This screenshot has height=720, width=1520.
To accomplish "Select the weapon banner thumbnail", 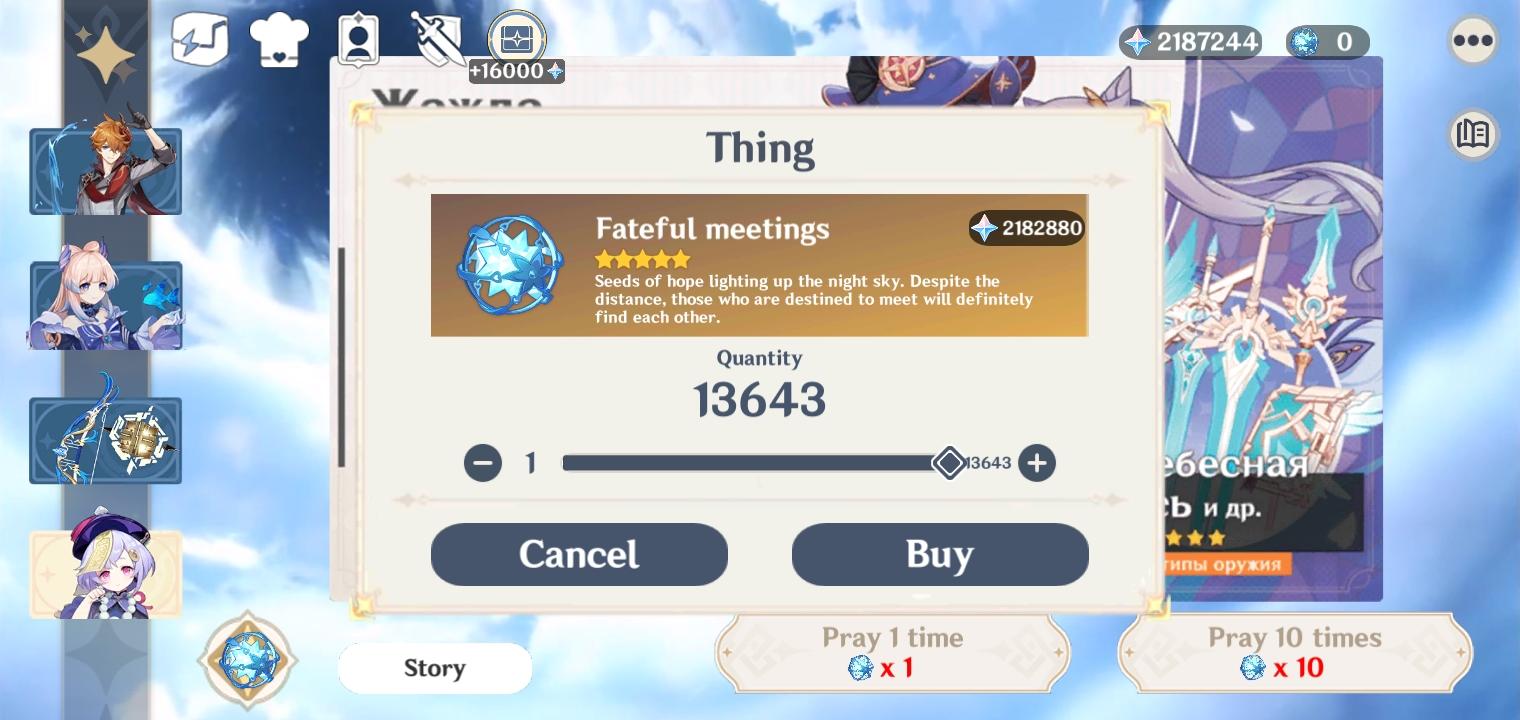I will [105, 439].
